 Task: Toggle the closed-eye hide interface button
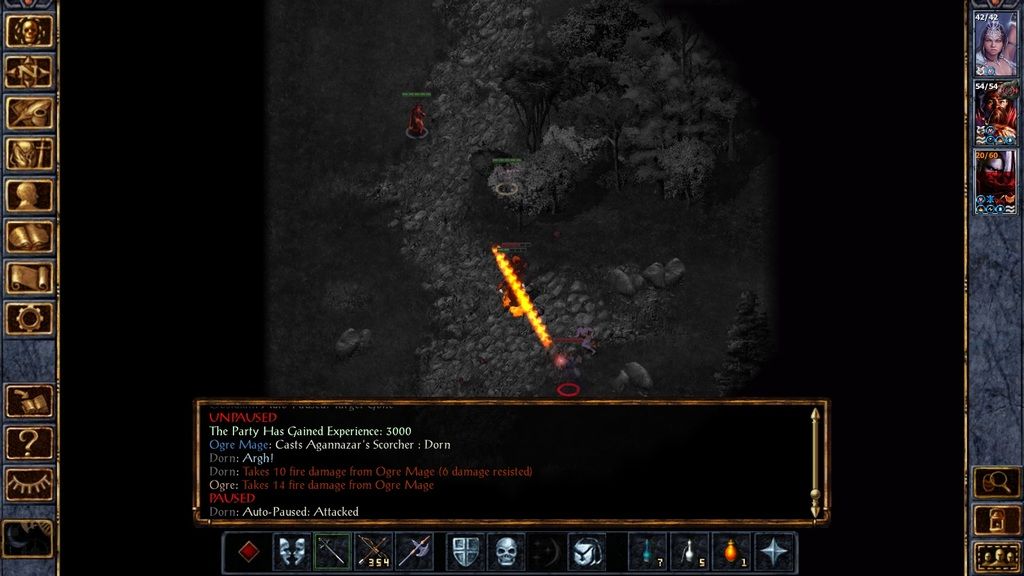[x=29, y=484]
